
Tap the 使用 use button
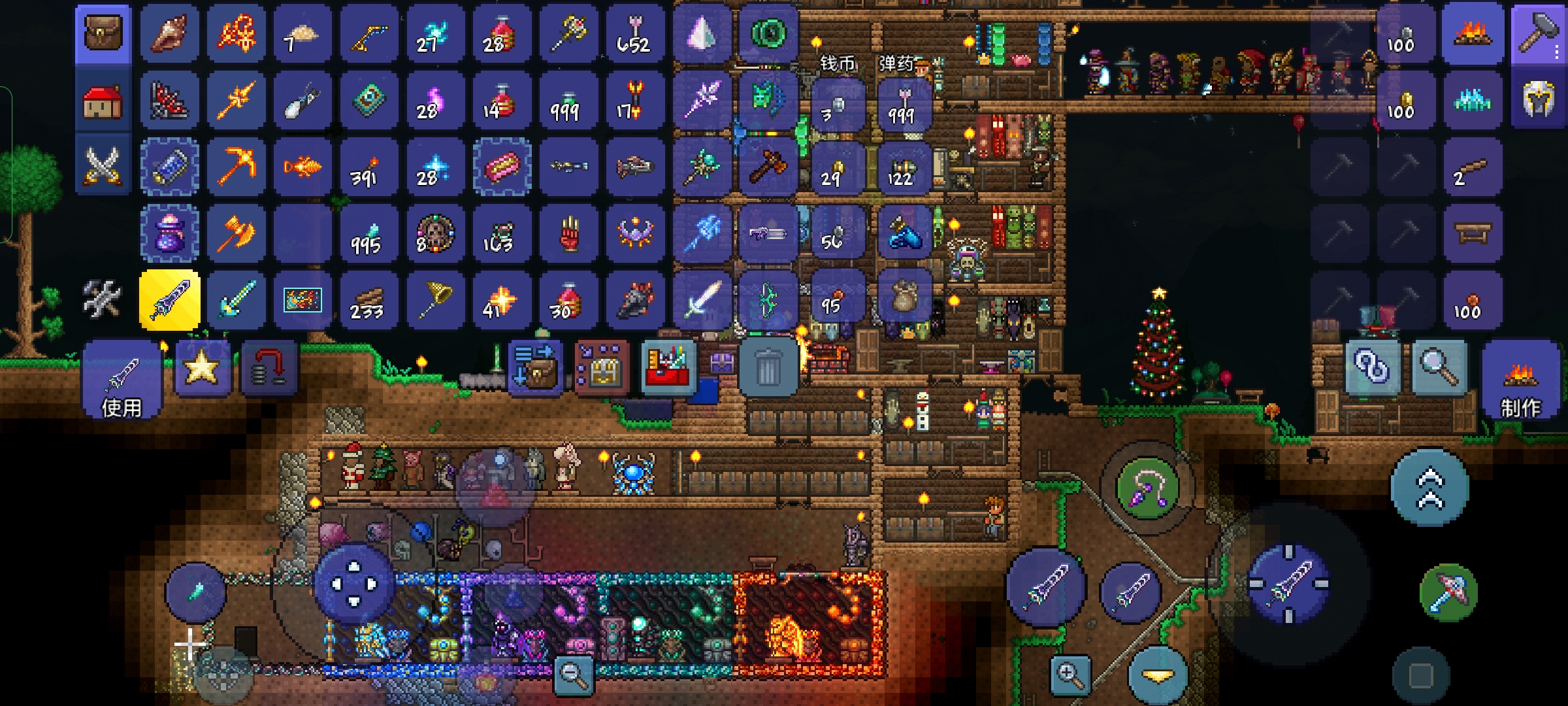coord(122,380)
